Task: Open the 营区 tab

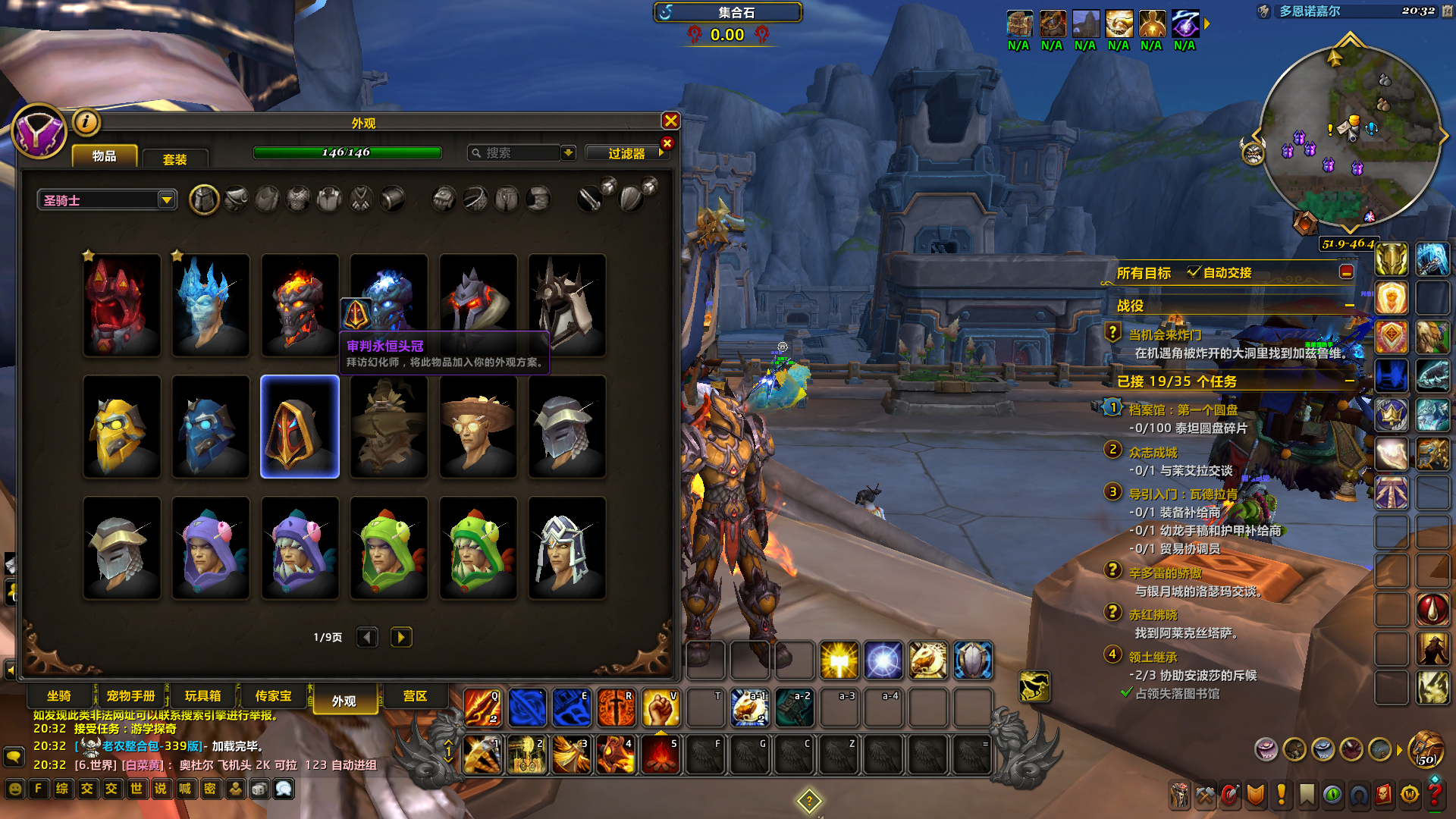Action: click(x=415, y=696)
